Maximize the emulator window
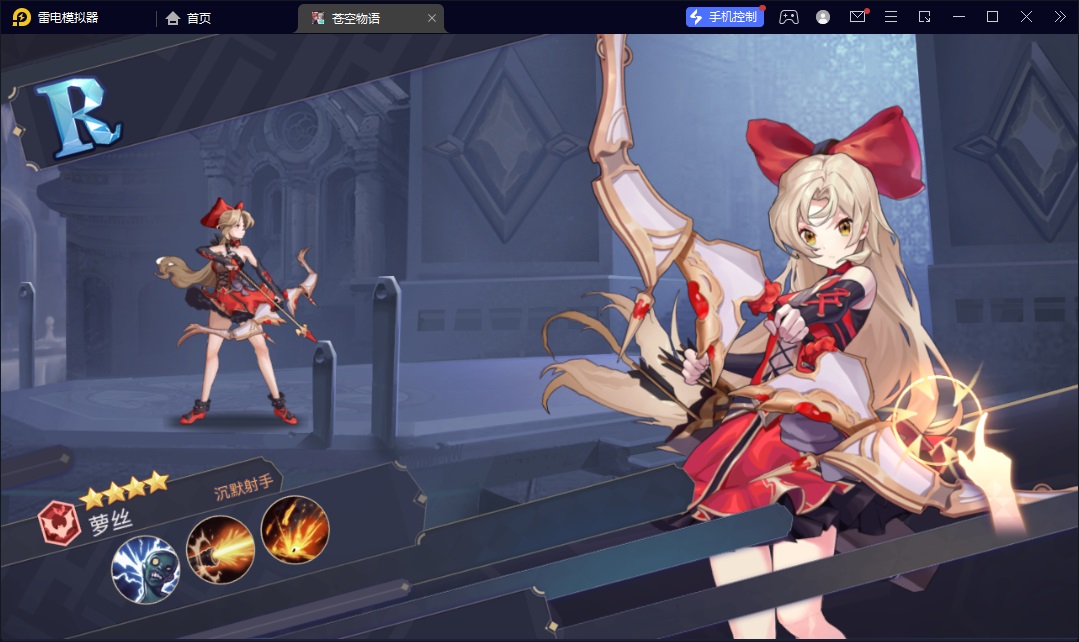The image size is (1079, 642). point(992,17)
